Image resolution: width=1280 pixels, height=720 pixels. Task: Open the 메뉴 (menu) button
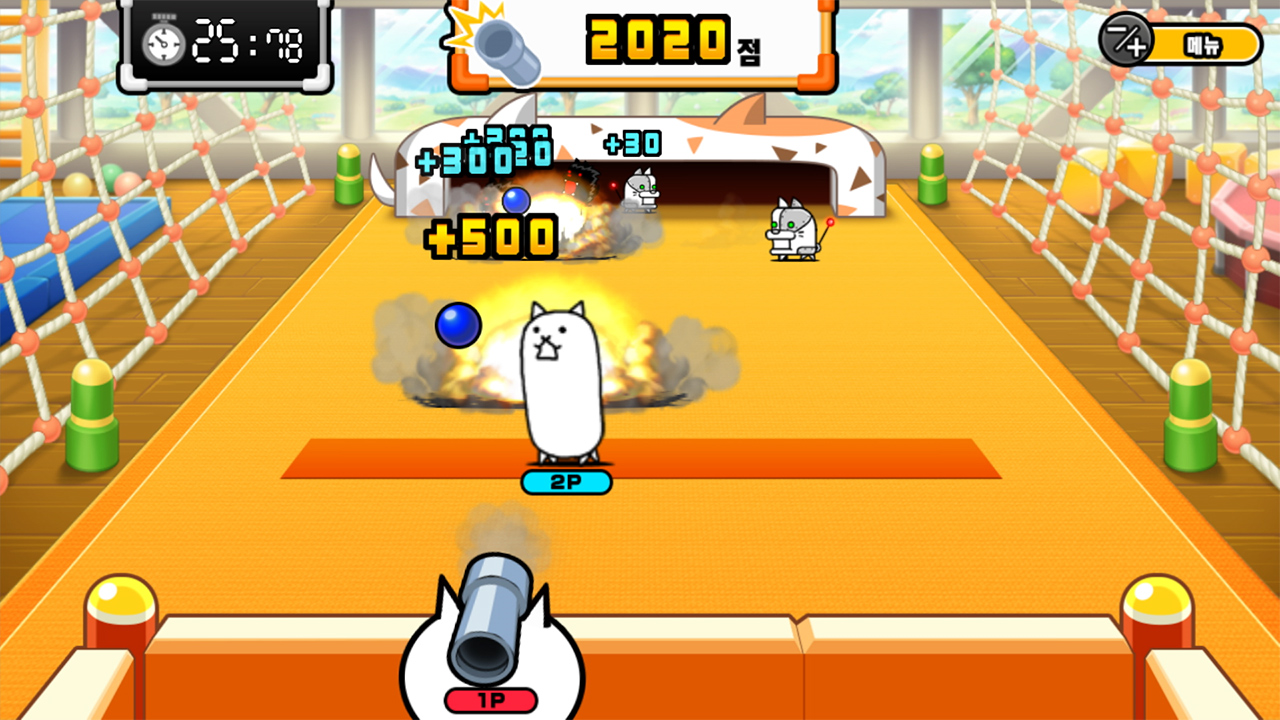coord(1205,42)
